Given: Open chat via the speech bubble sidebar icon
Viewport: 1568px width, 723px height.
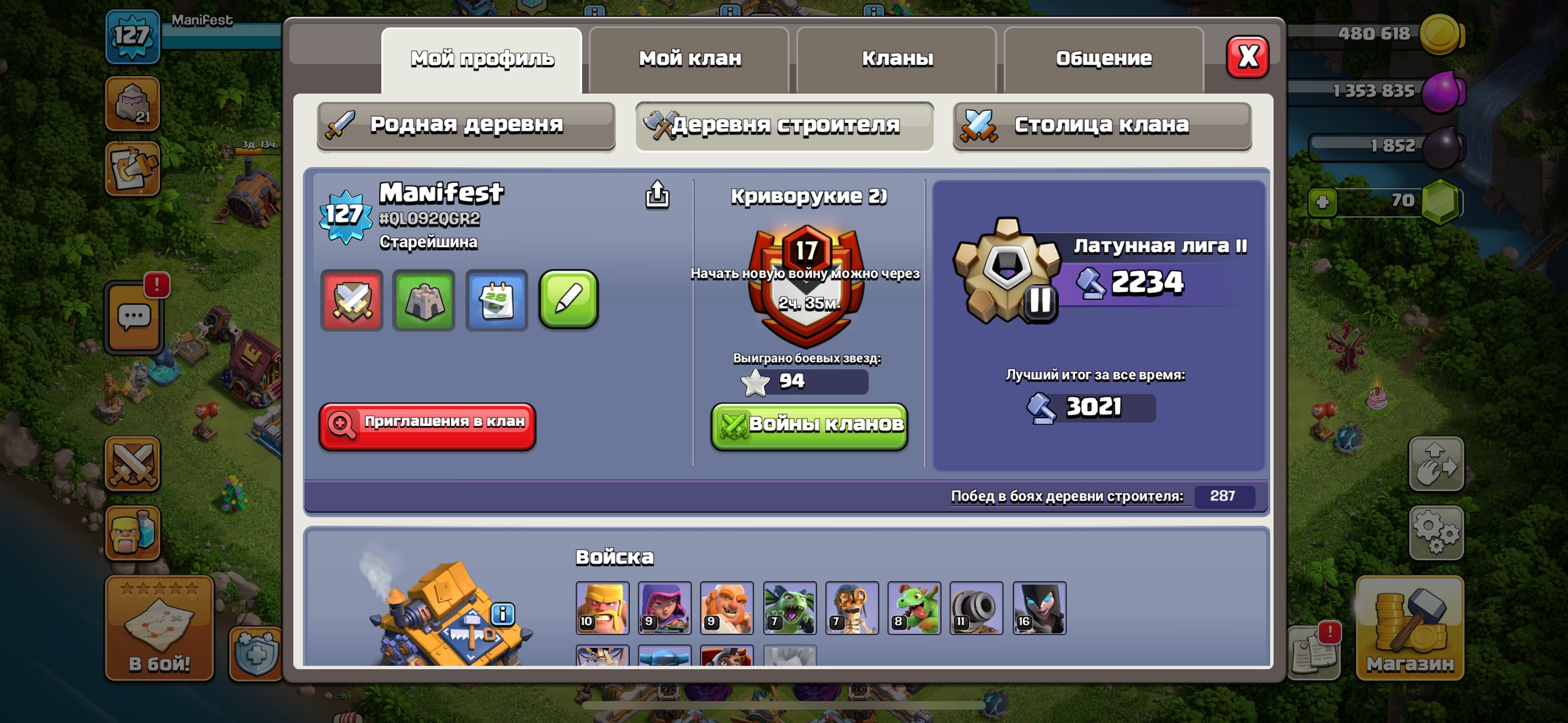Looking at the screenshot, I should (x=135, y=317).
